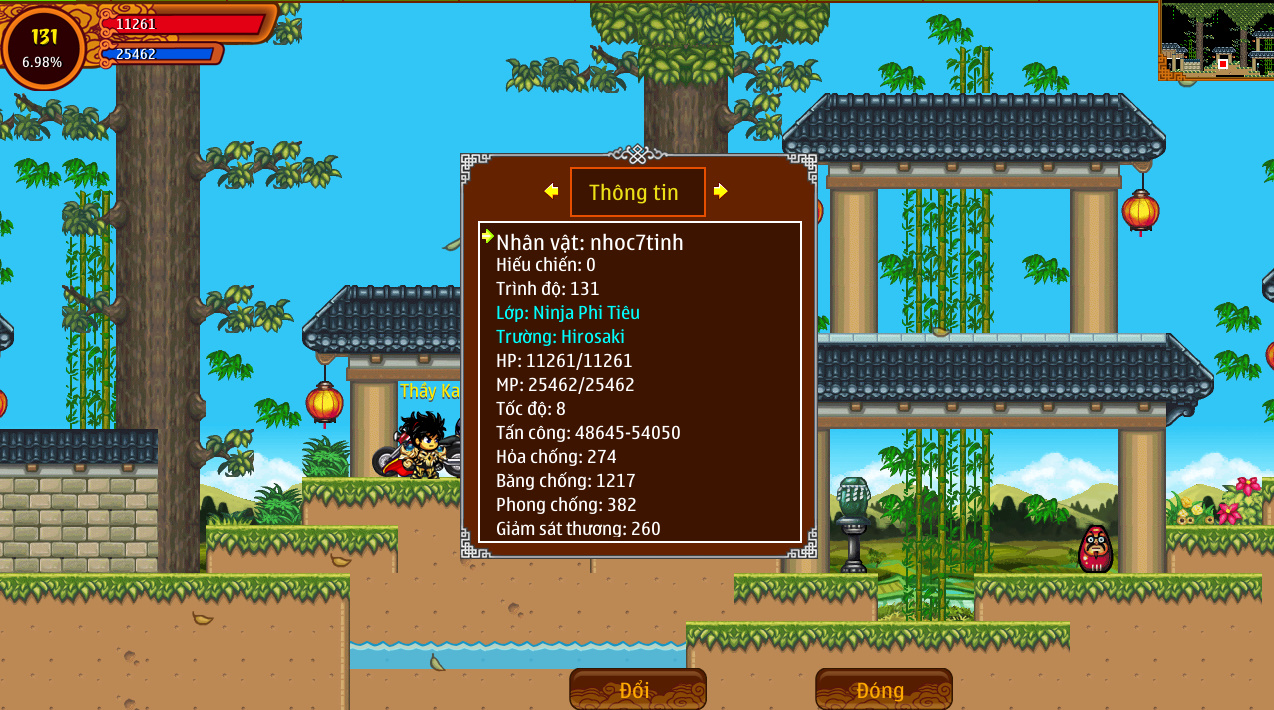This screenshot has height=710, width=1274.
Task: Select the Nhân vật: nhoc7tinh row
Action: click(x=590, y=242)
